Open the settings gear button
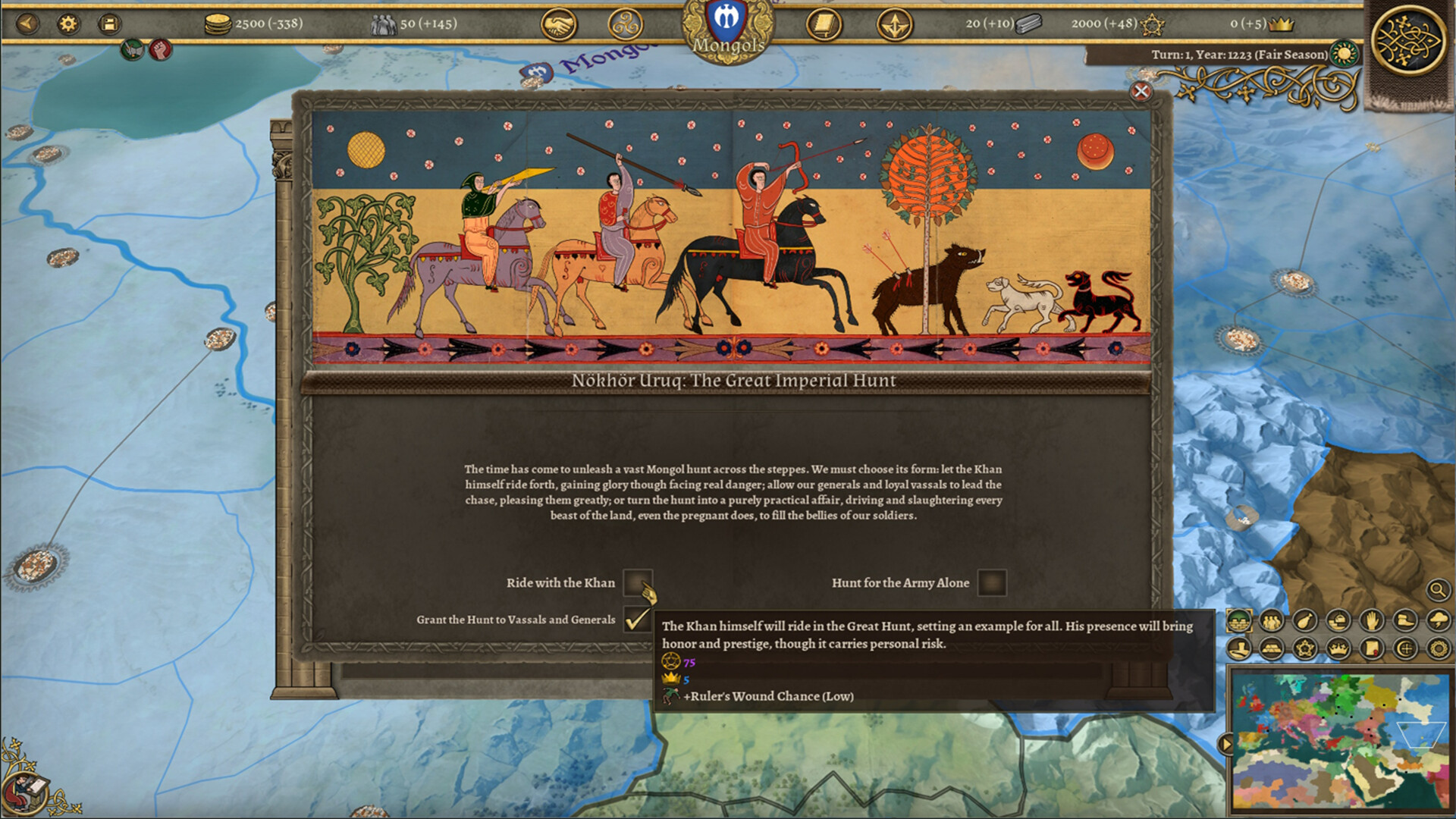The height and width of the screenshot is (819, 1456). pos(67,24)
